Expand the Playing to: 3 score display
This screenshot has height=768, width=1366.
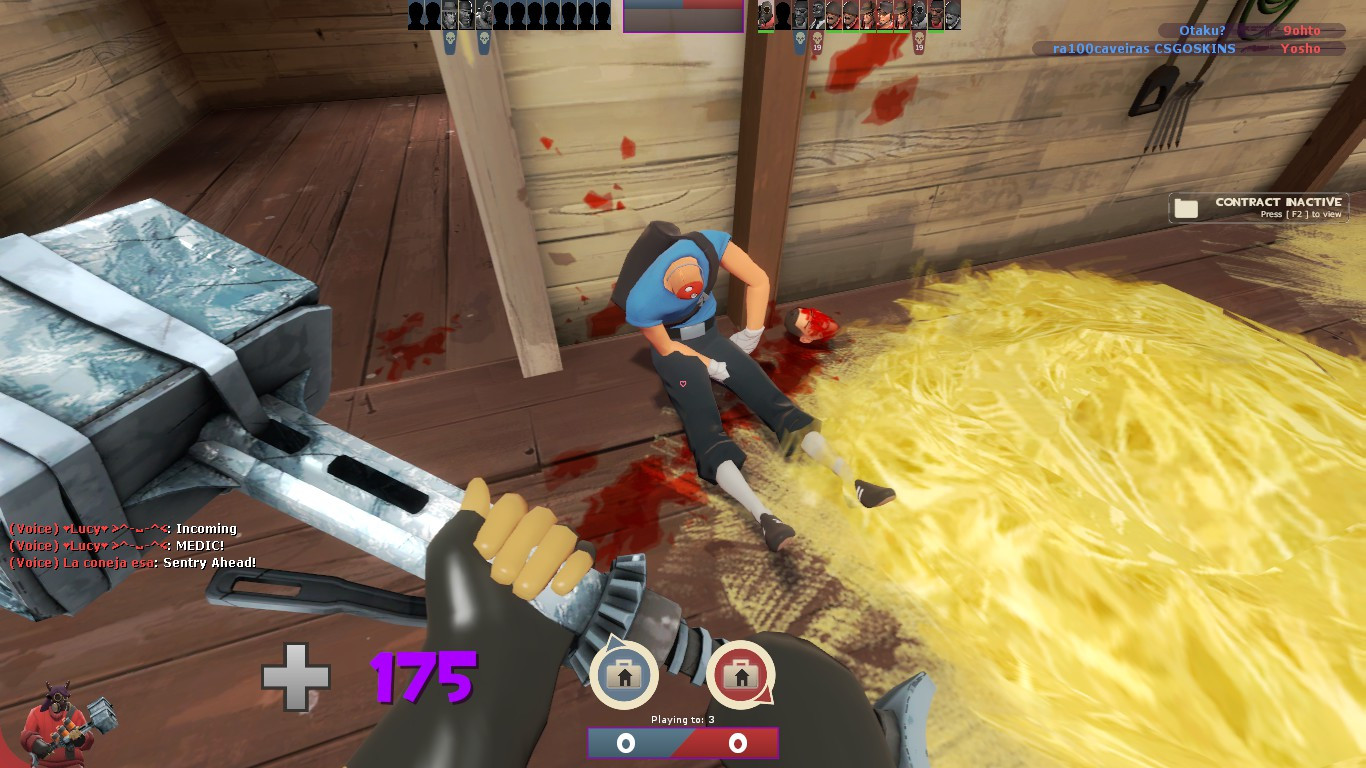(683, 717)
